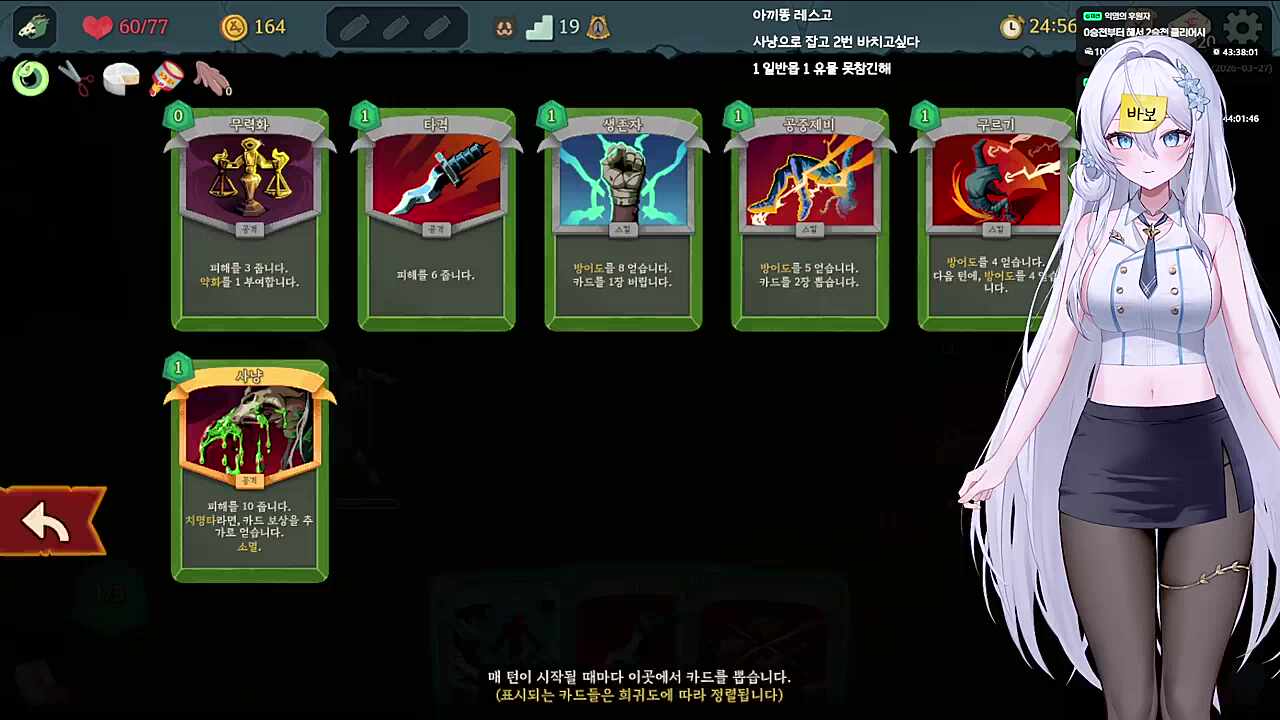The image size is (1280, 720).
Task: Click the stopwatch timer icon
Action: point(1011,27)
